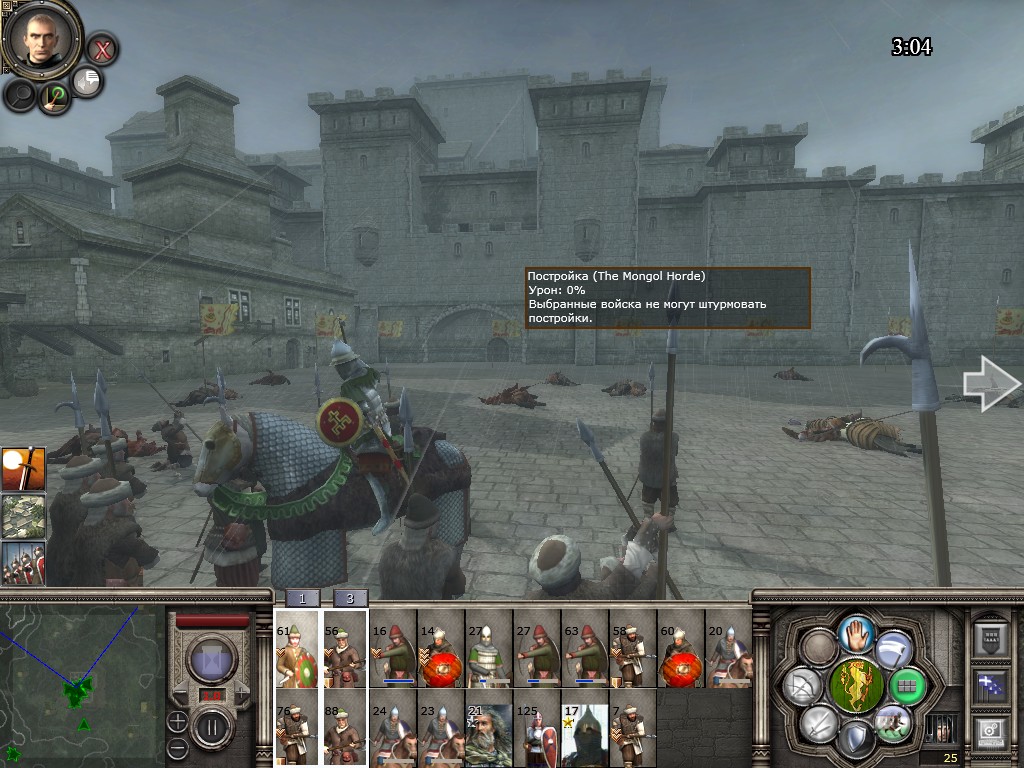
Task: Click the white flag withdraw button
Action: point(893,648)
